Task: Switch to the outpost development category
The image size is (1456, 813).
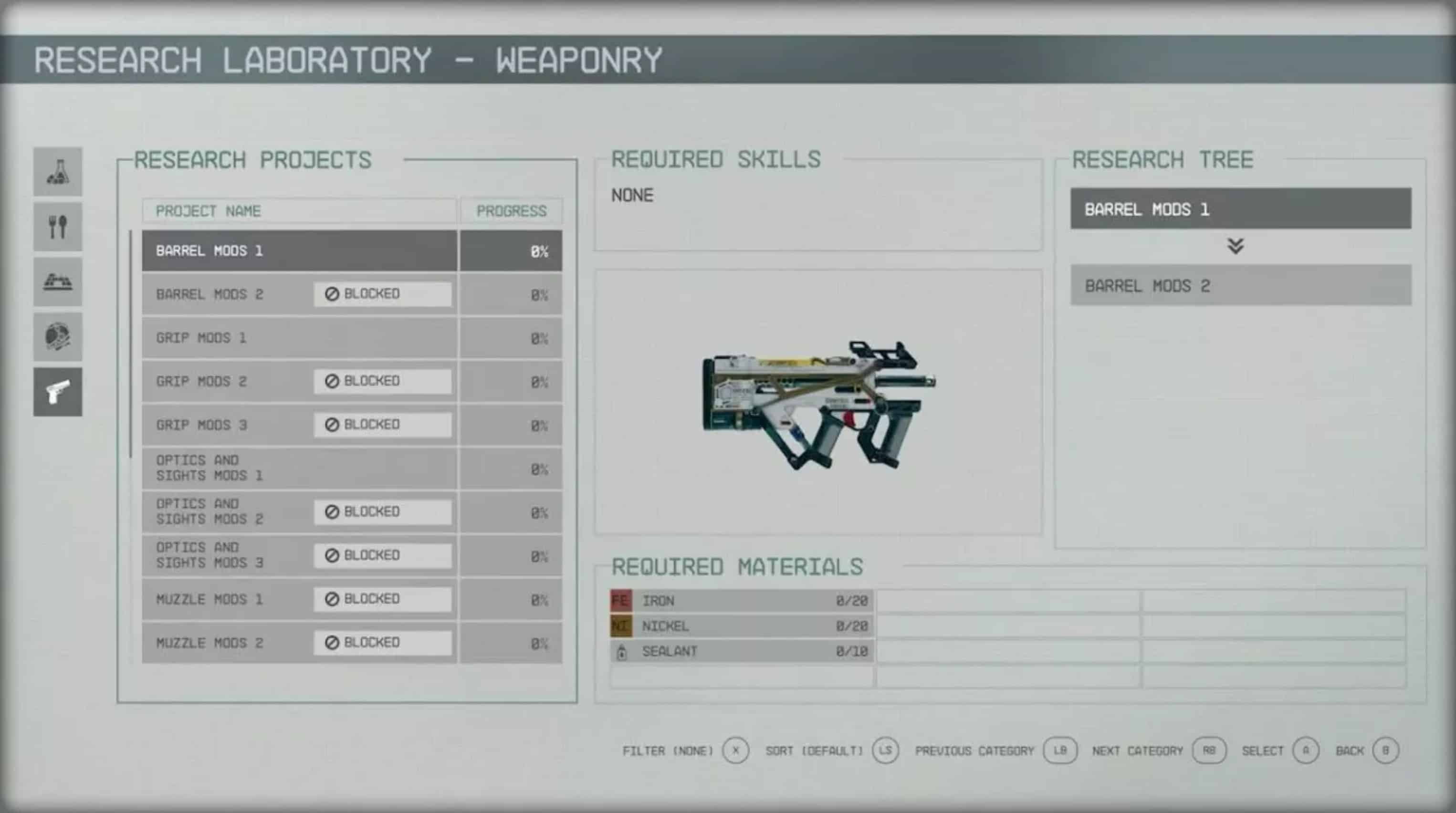Action: point(58,281)
